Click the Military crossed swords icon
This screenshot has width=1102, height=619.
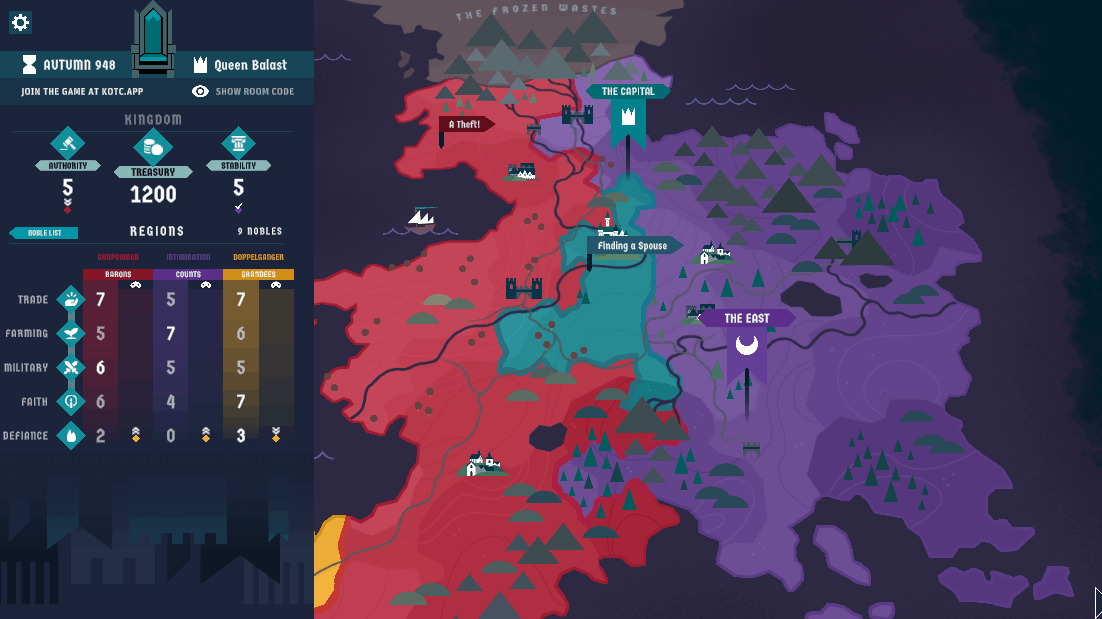pos(70,367)
